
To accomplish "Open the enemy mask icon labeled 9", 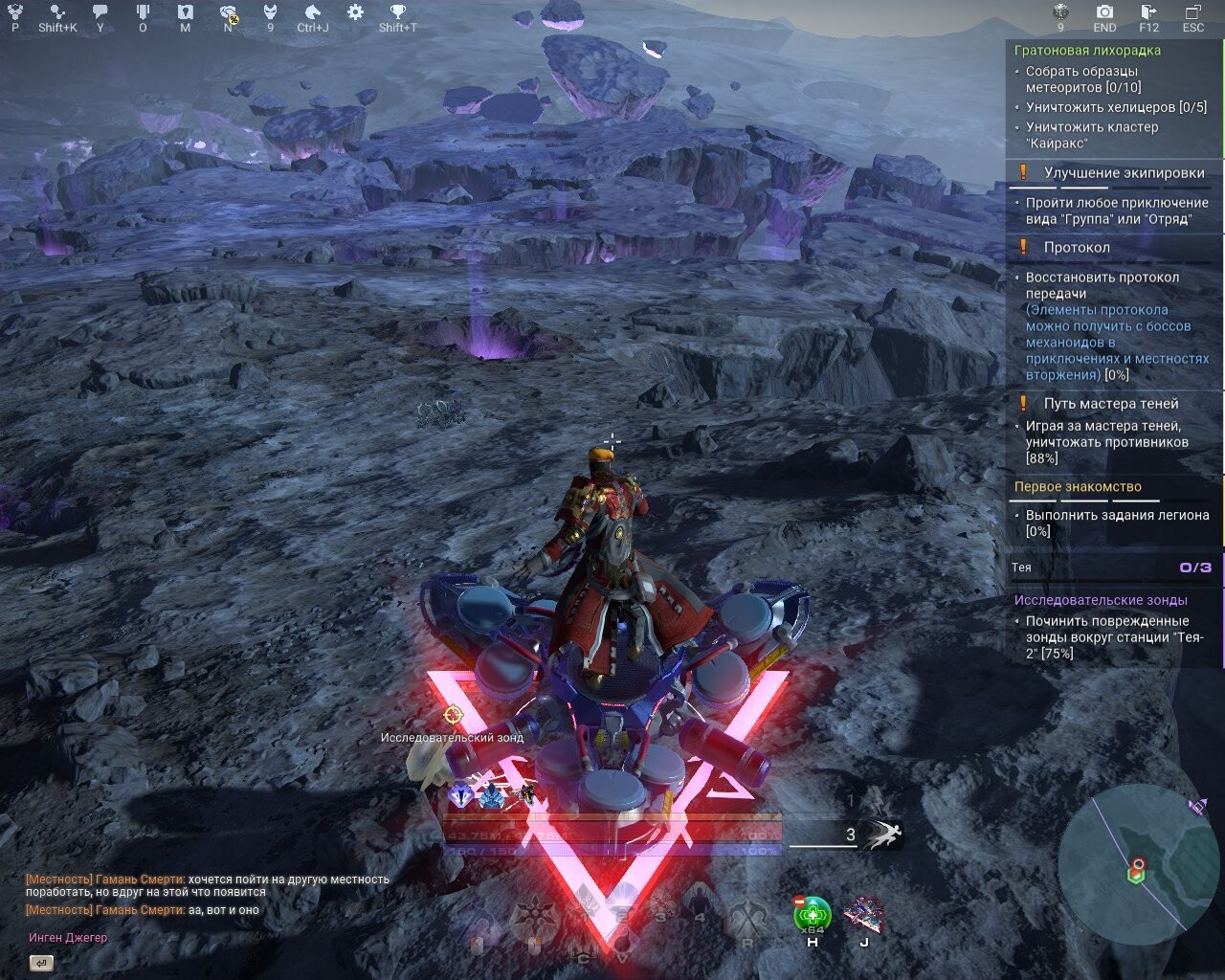I will (272, 11).
